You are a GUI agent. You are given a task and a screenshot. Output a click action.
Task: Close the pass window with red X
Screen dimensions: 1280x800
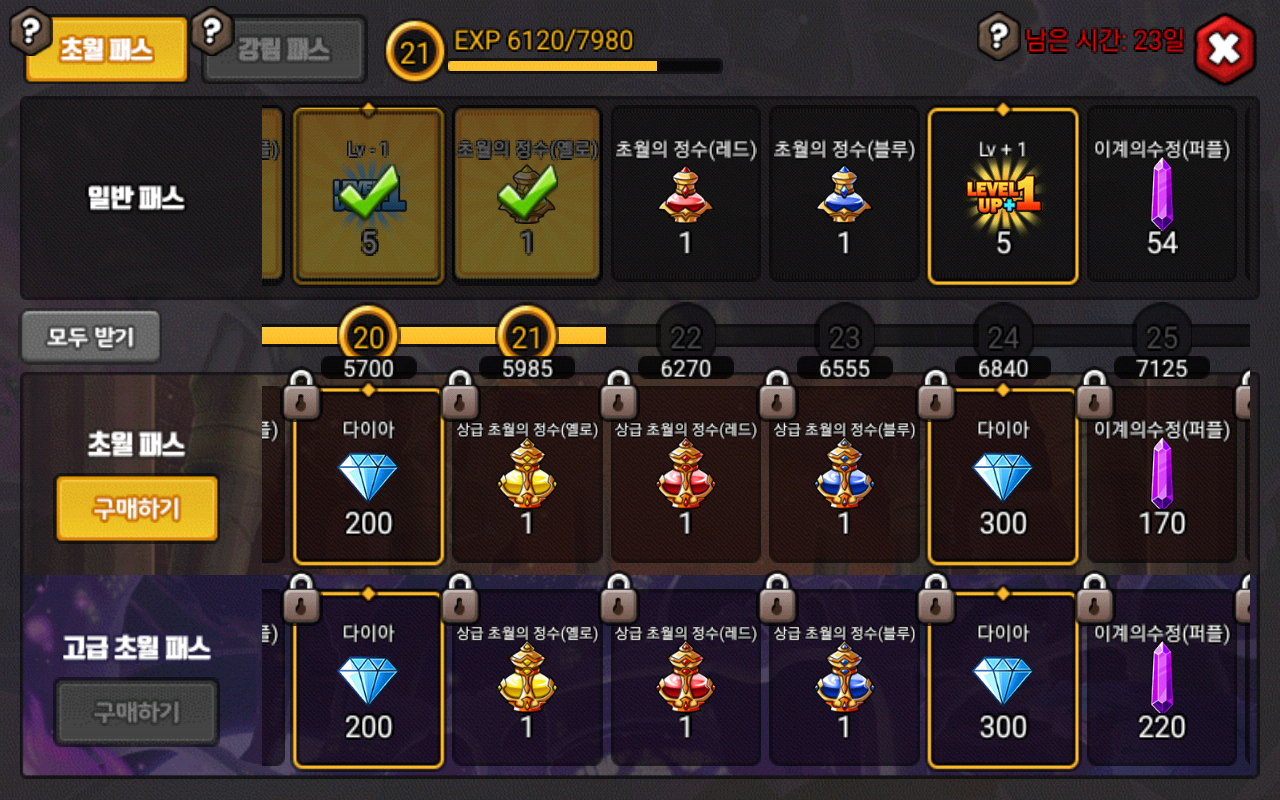1224,48
